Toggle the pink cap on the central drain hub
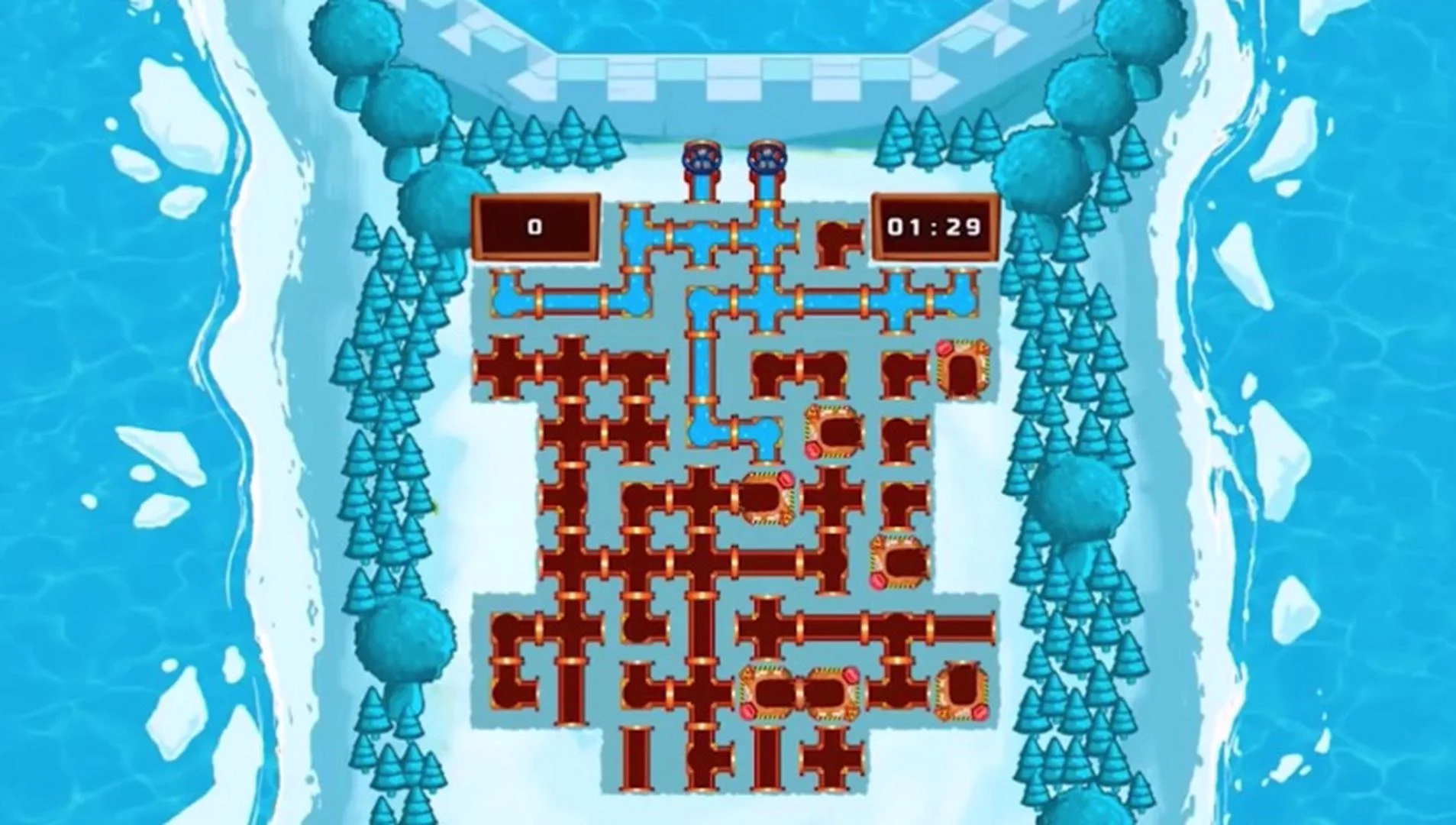The width and height of the screenshot is (1456, 825). click(x=786, y=479)
